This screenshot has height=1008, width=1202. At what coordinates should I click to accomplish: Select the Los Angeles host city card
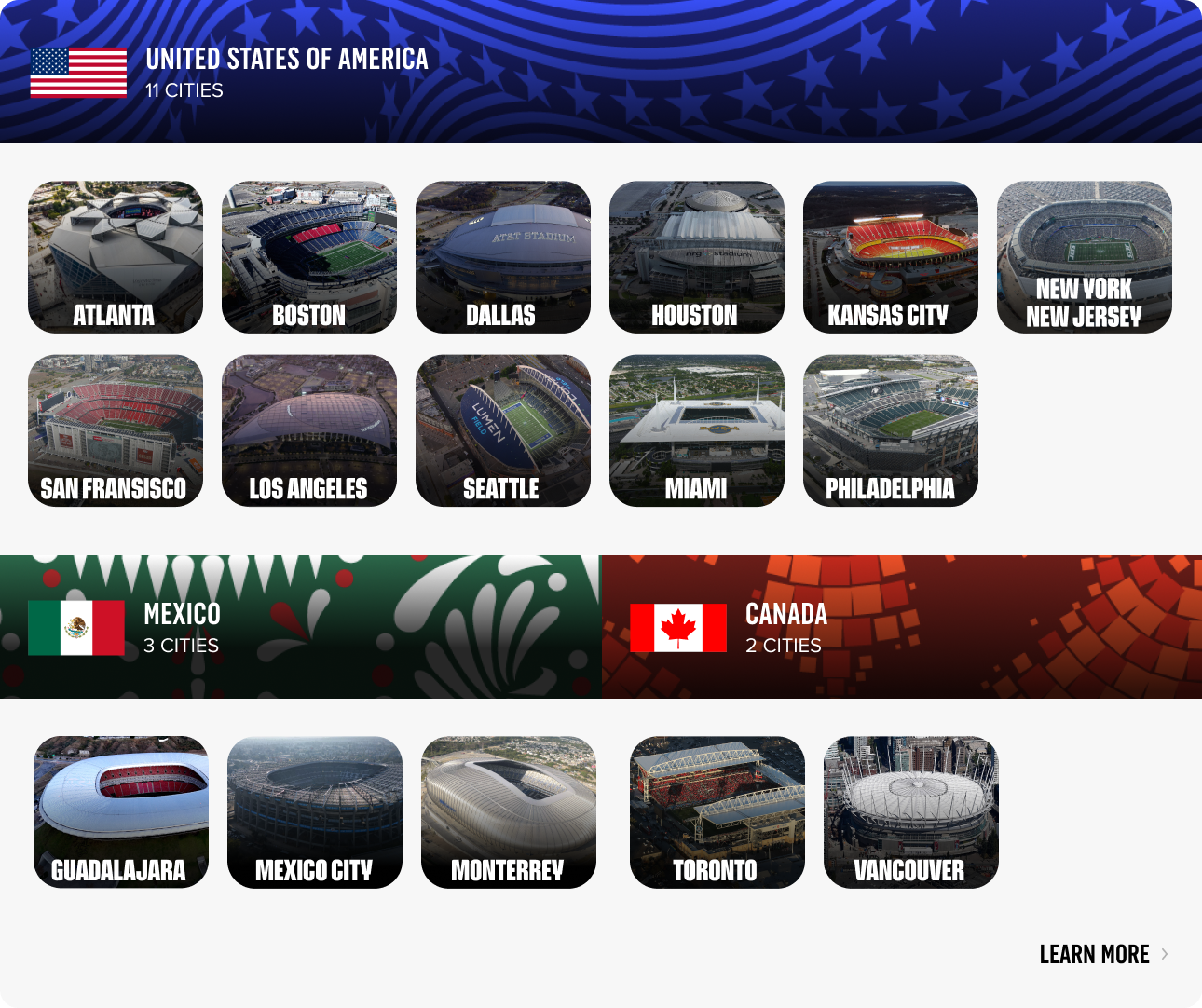pos(309,429)
